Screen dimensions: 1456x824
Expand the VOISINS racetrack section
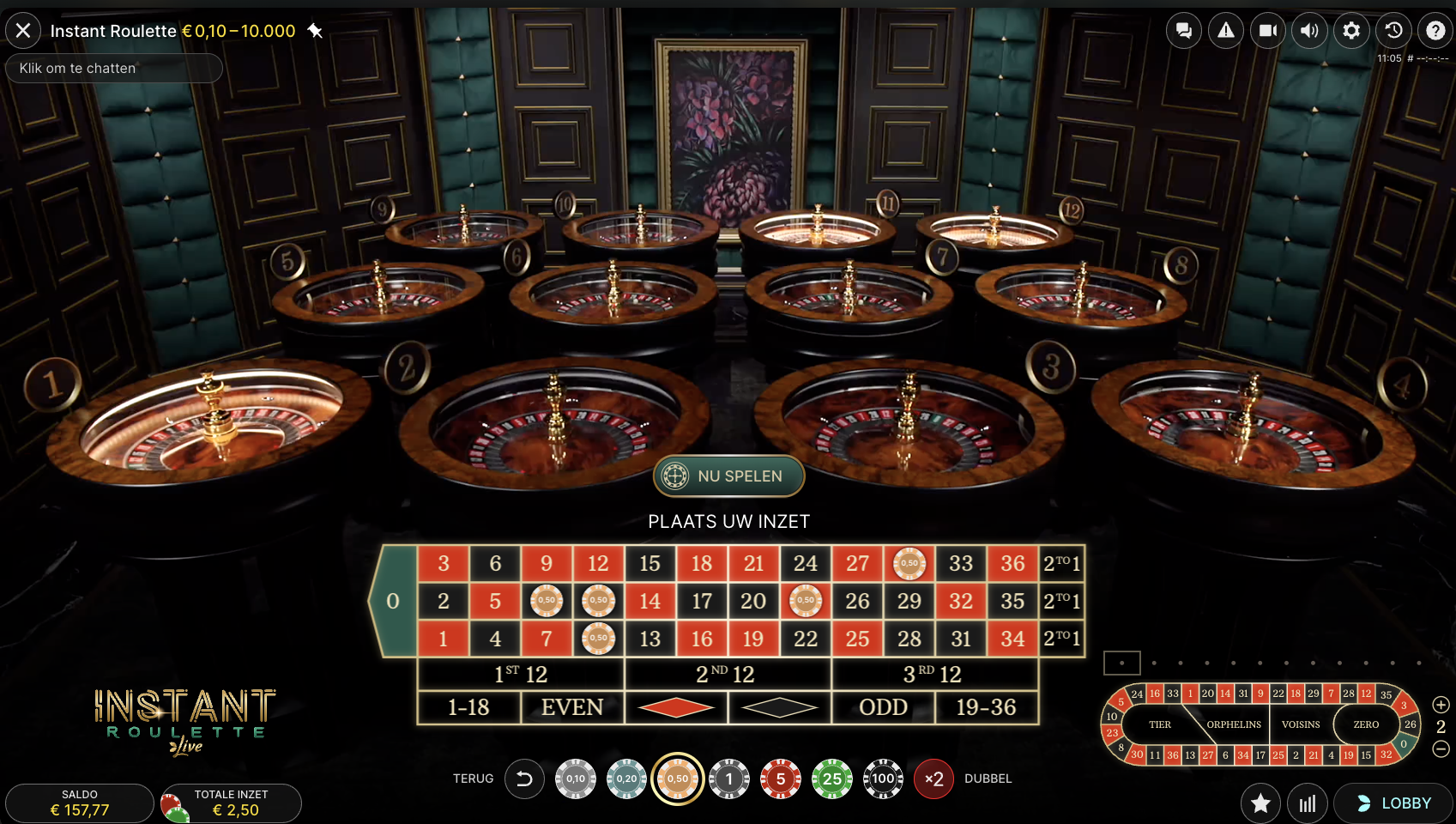tap(1300, 724)
